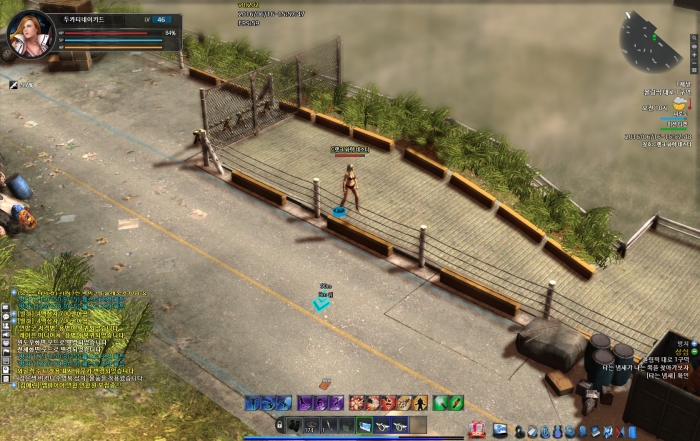700x441 pixels.
Task: Open the red gift box menu
Action: (478, 430)
